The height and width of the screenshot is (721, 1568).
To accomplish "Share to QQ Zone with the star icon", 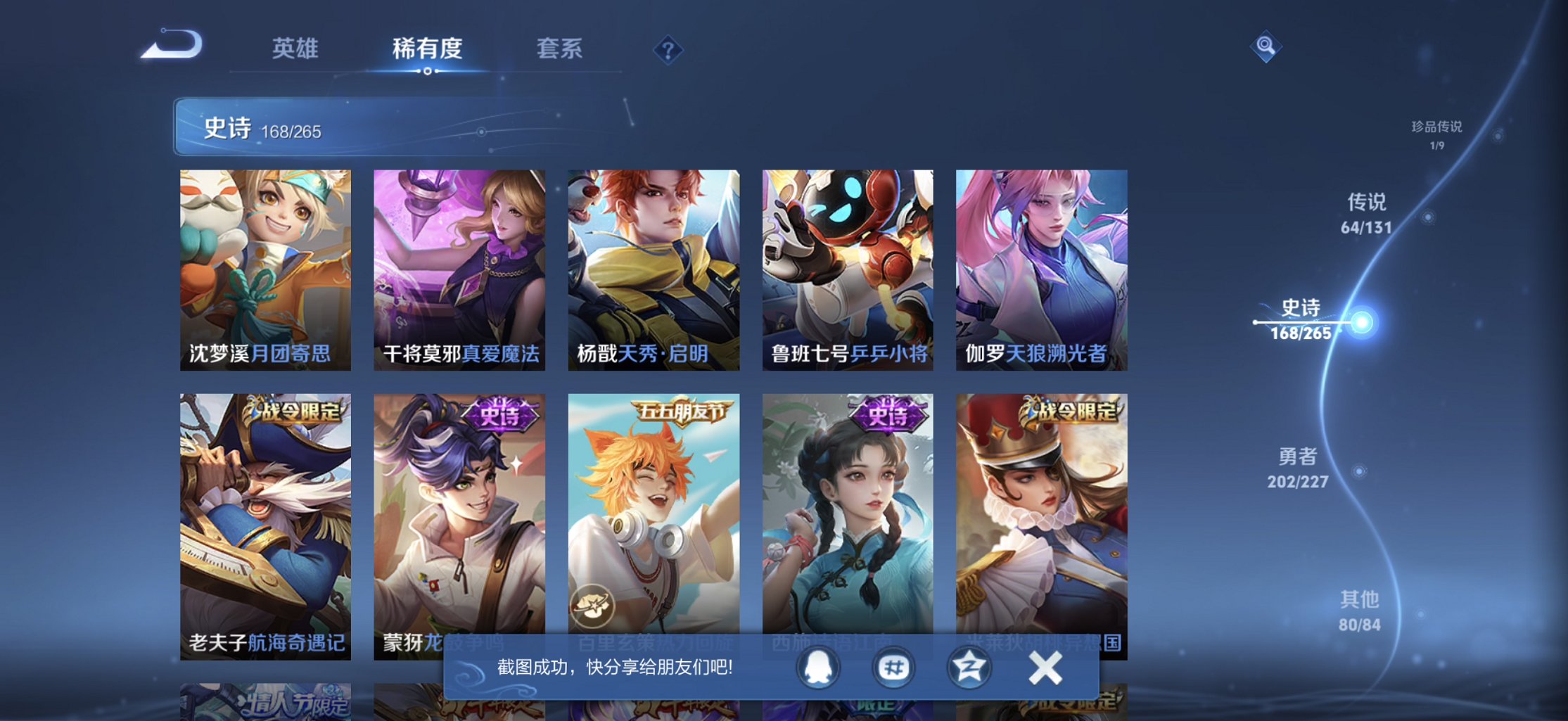I will click(973, 669).
